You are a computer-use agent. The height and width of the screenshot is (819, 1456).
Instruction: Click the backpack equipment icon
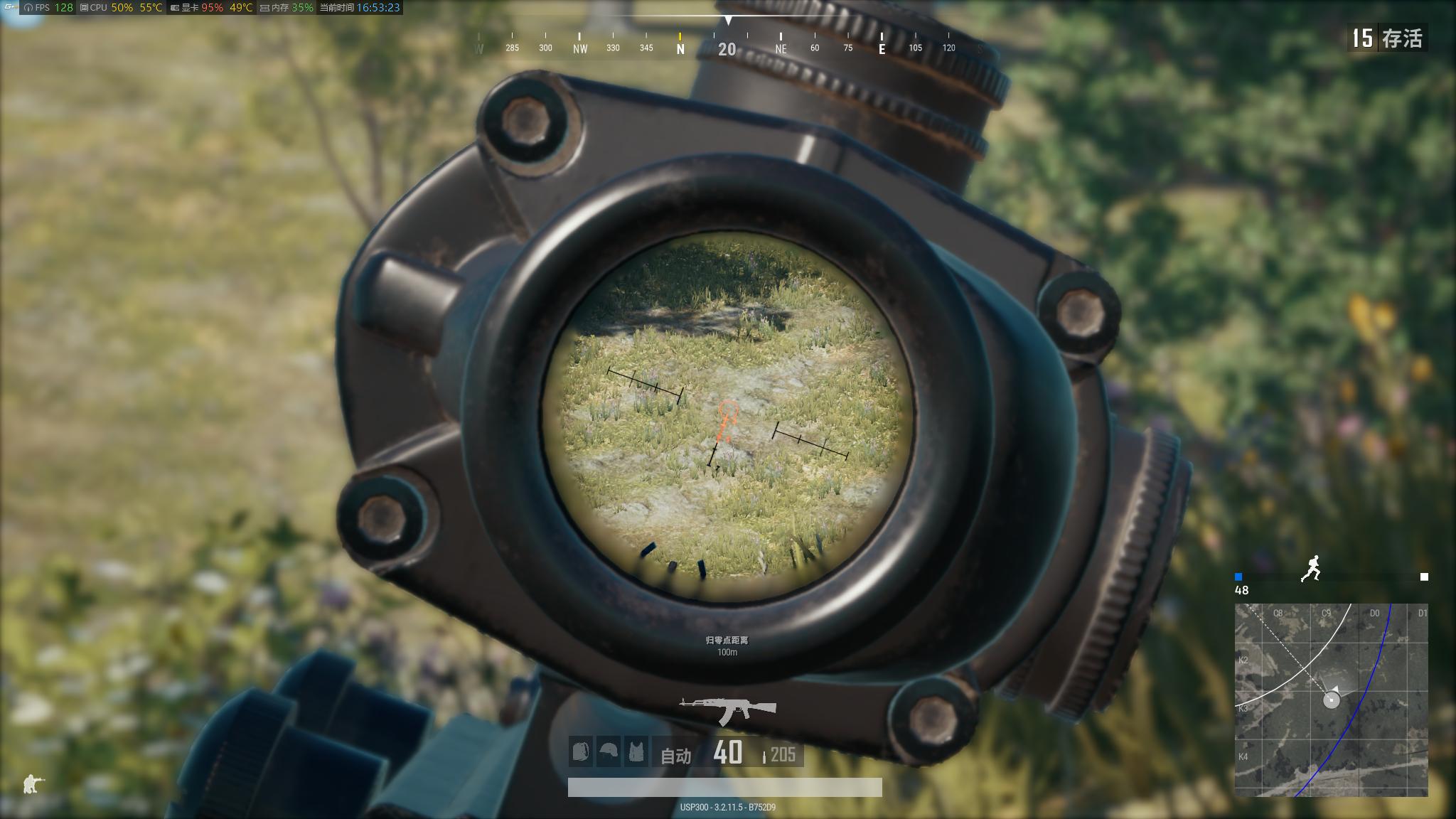(580, 751)
